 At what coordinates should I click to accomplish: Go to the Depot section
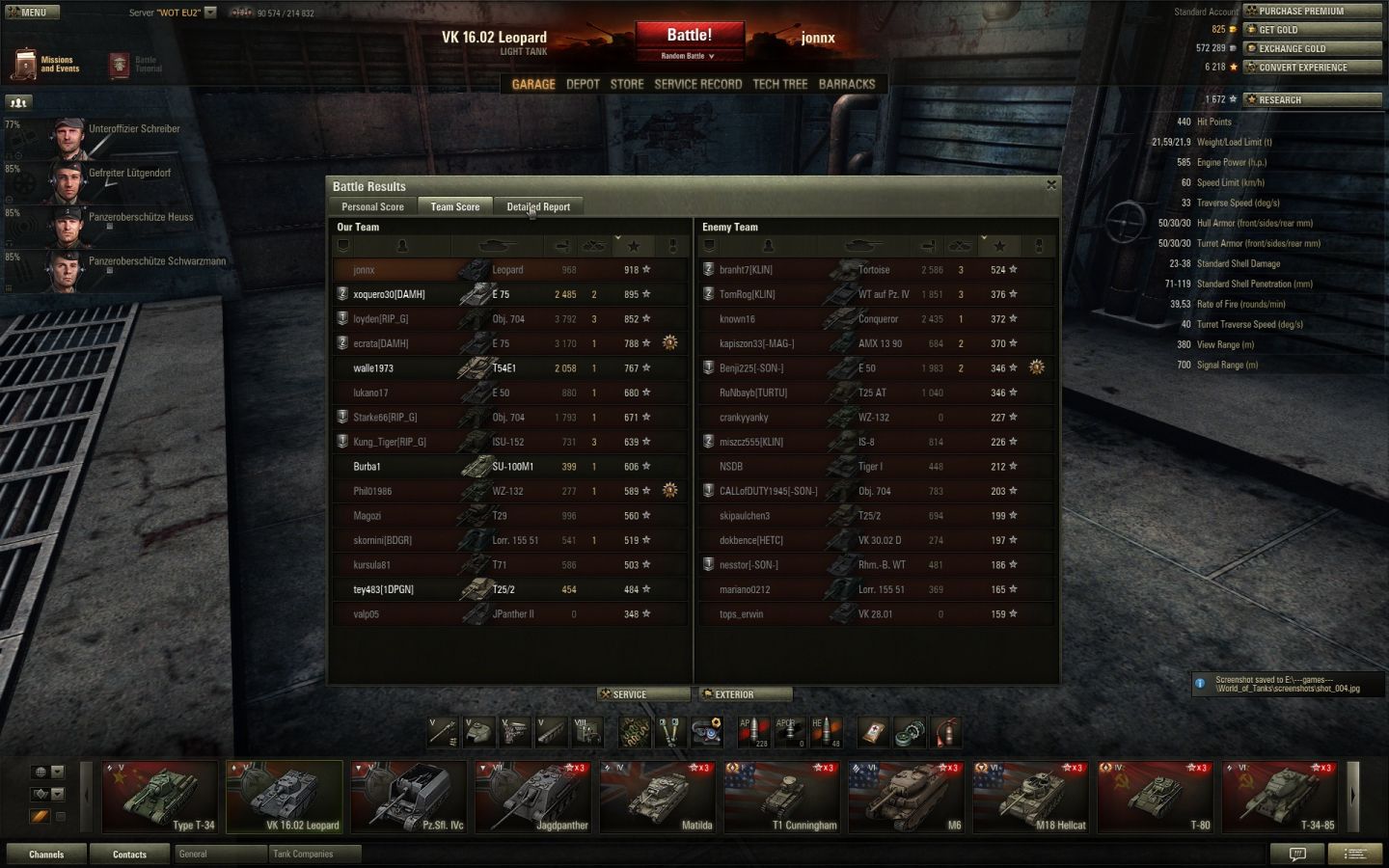tap(583, 84)
